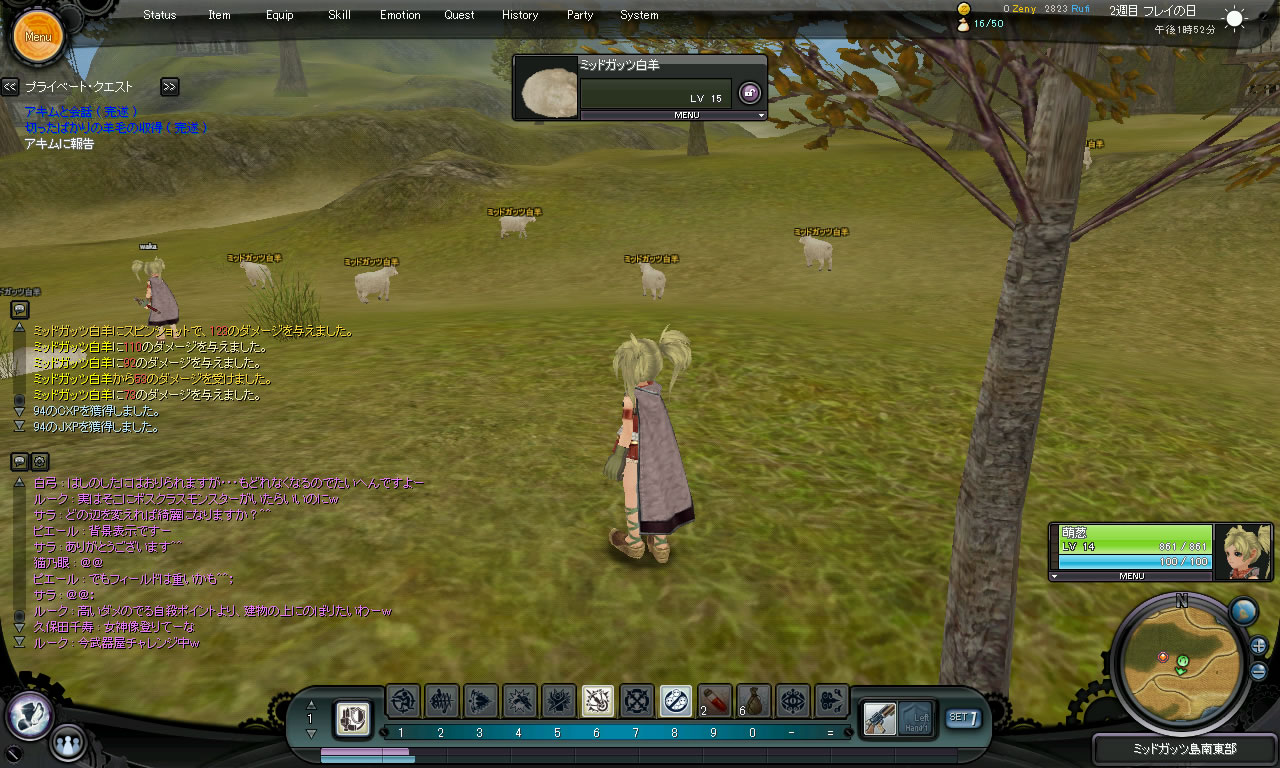This screenshot has width=1280, height=768.
Task: Open the System menu
Action: coord(639,15)
